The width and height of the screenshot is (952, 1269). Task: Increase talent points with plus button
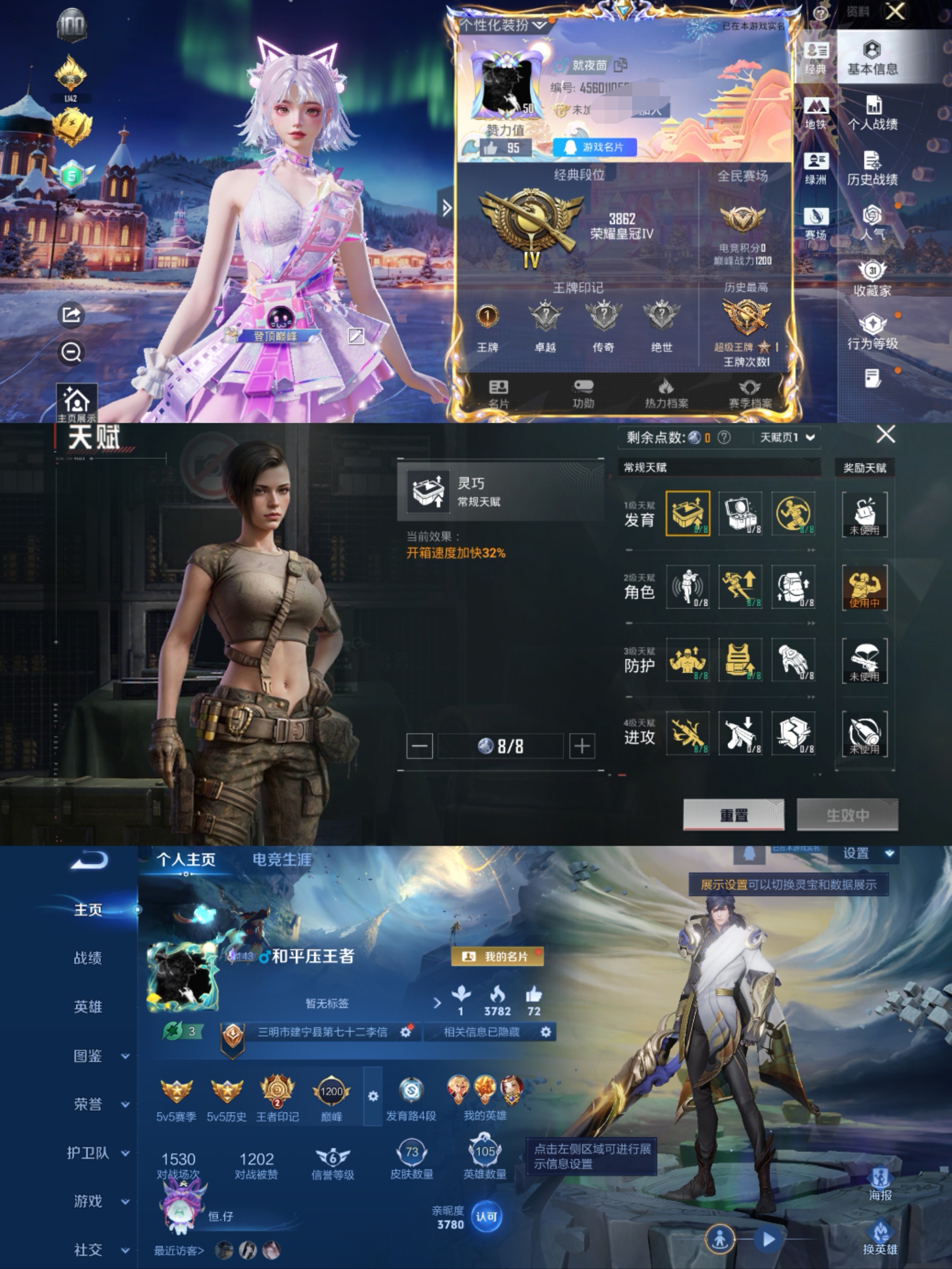[x=582, y=746]
